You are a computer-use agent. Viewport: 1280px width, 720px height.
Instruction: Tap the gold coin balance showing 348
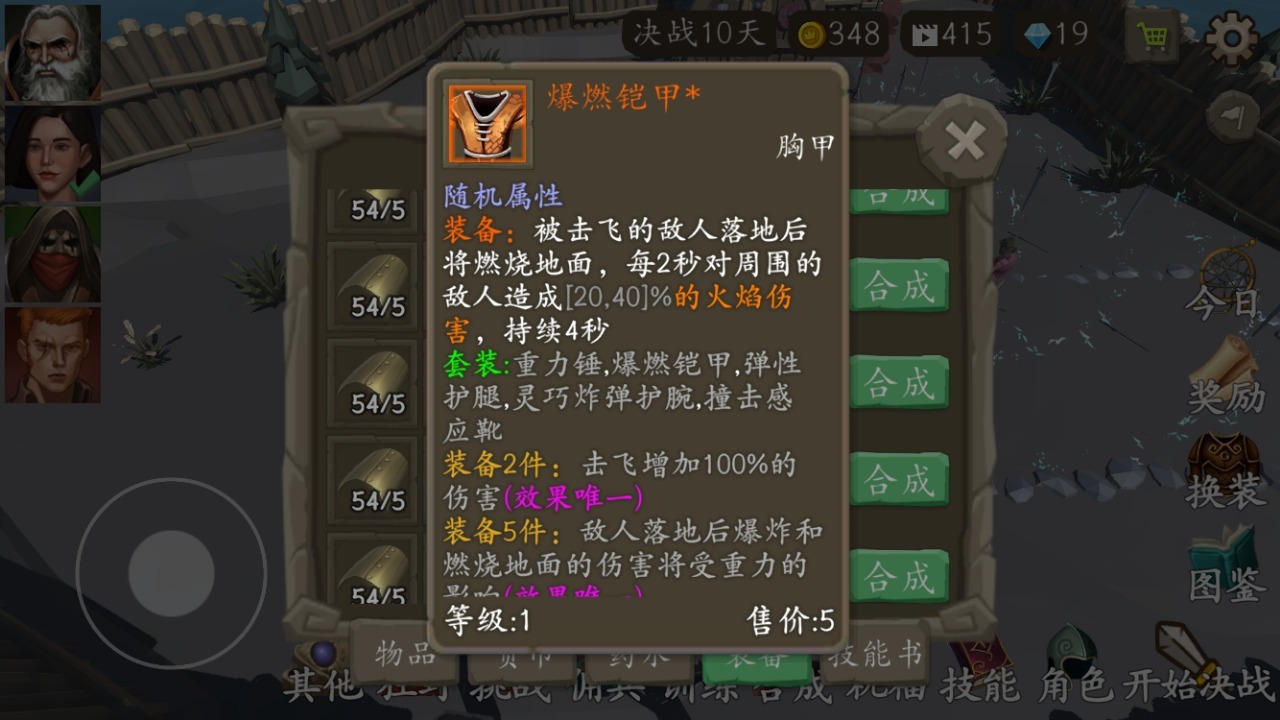coord(830,33)
